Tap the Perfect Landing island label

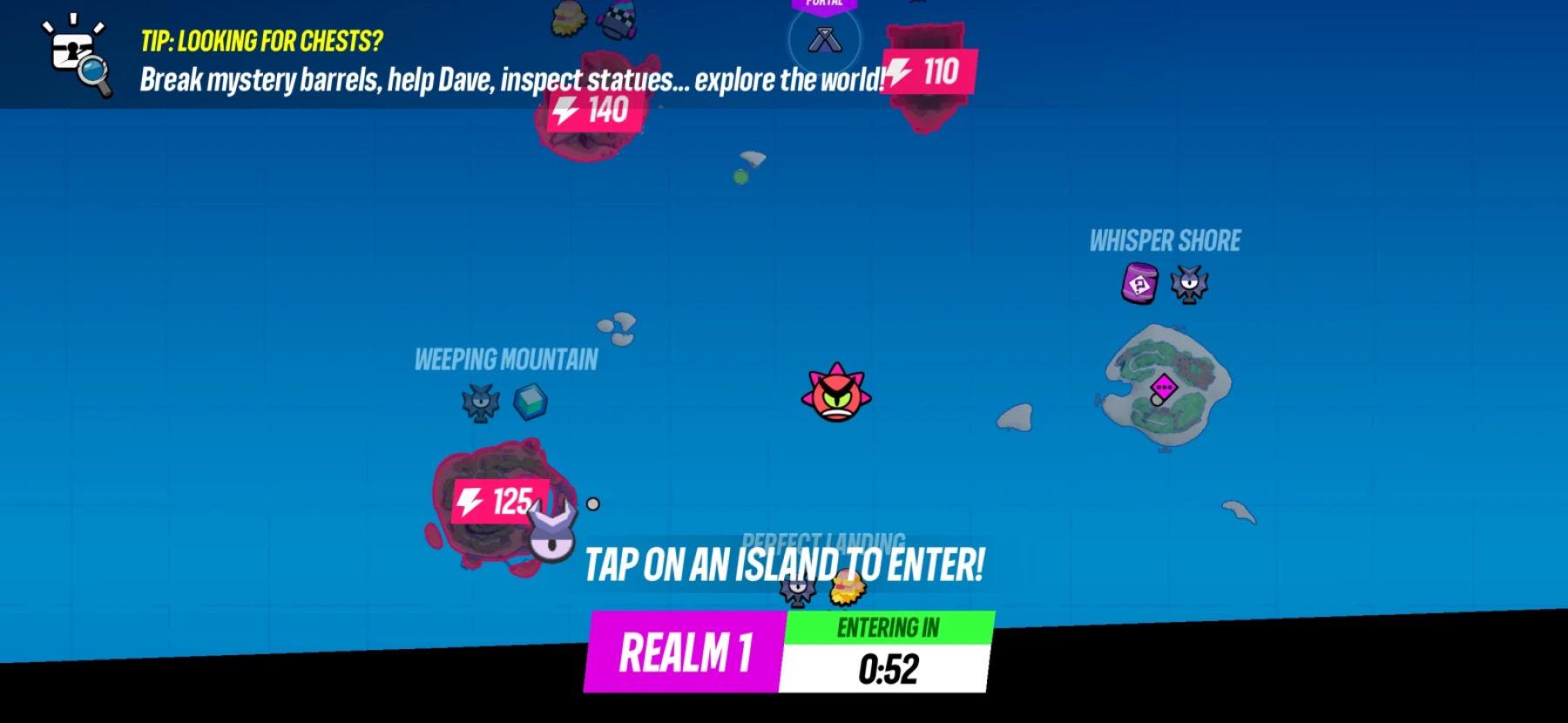[823, 540]
